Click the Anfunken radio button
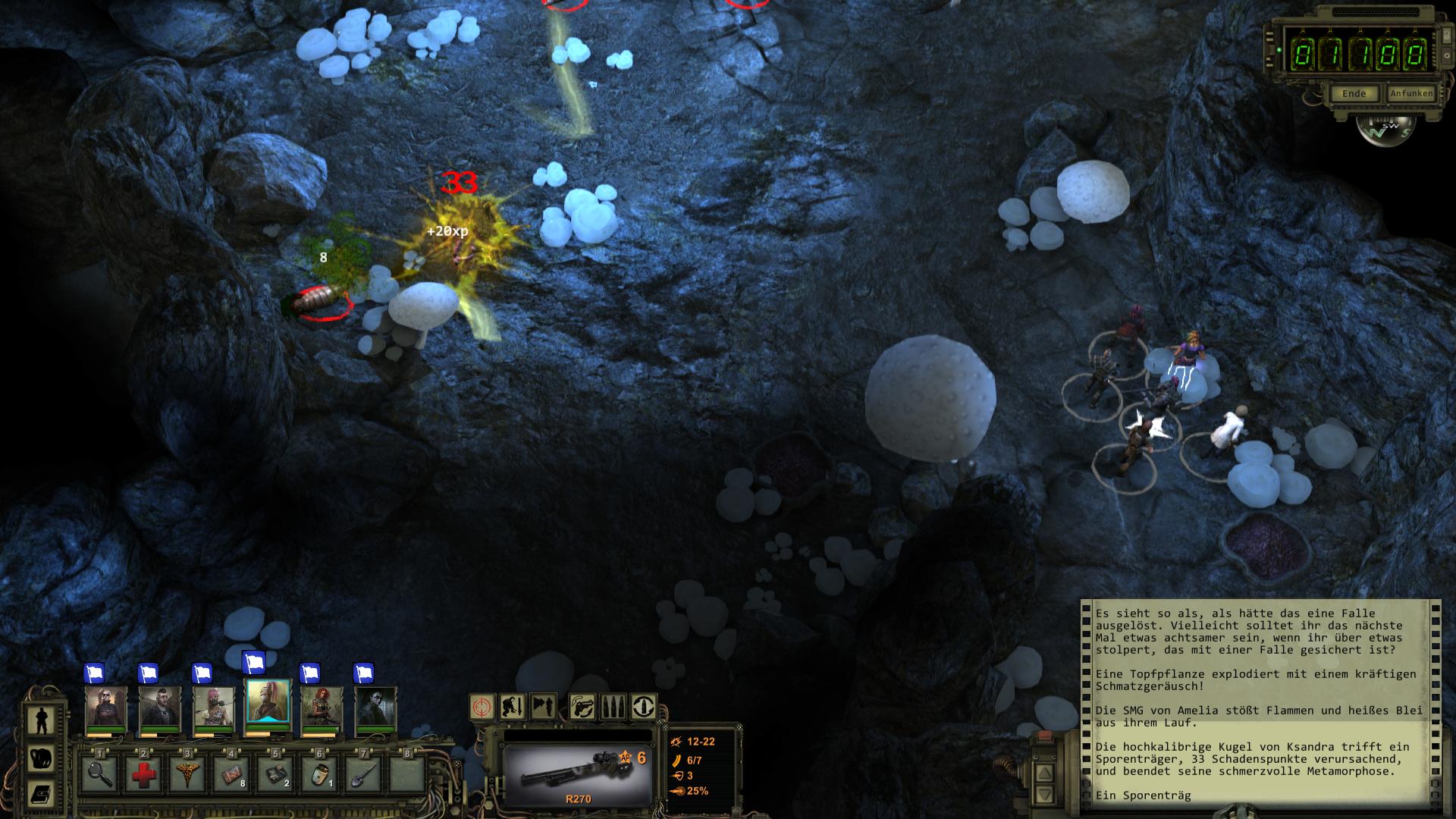This screenshot has width=1456, height=819. pyautogui.click(x=1411, y=93)
